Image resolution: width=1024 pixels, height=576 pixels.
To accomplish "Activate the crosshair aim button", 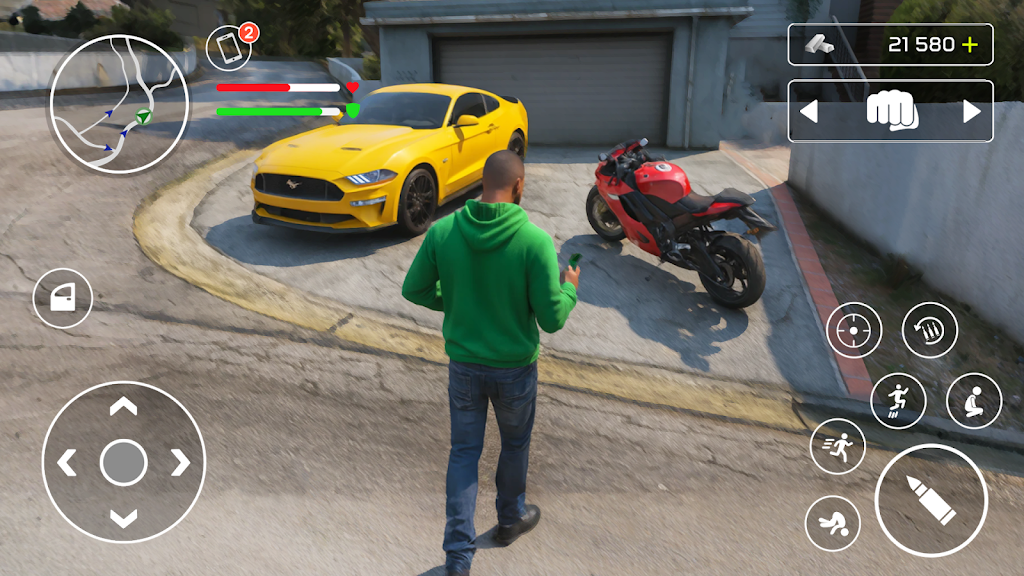I will tap(854, 330).
